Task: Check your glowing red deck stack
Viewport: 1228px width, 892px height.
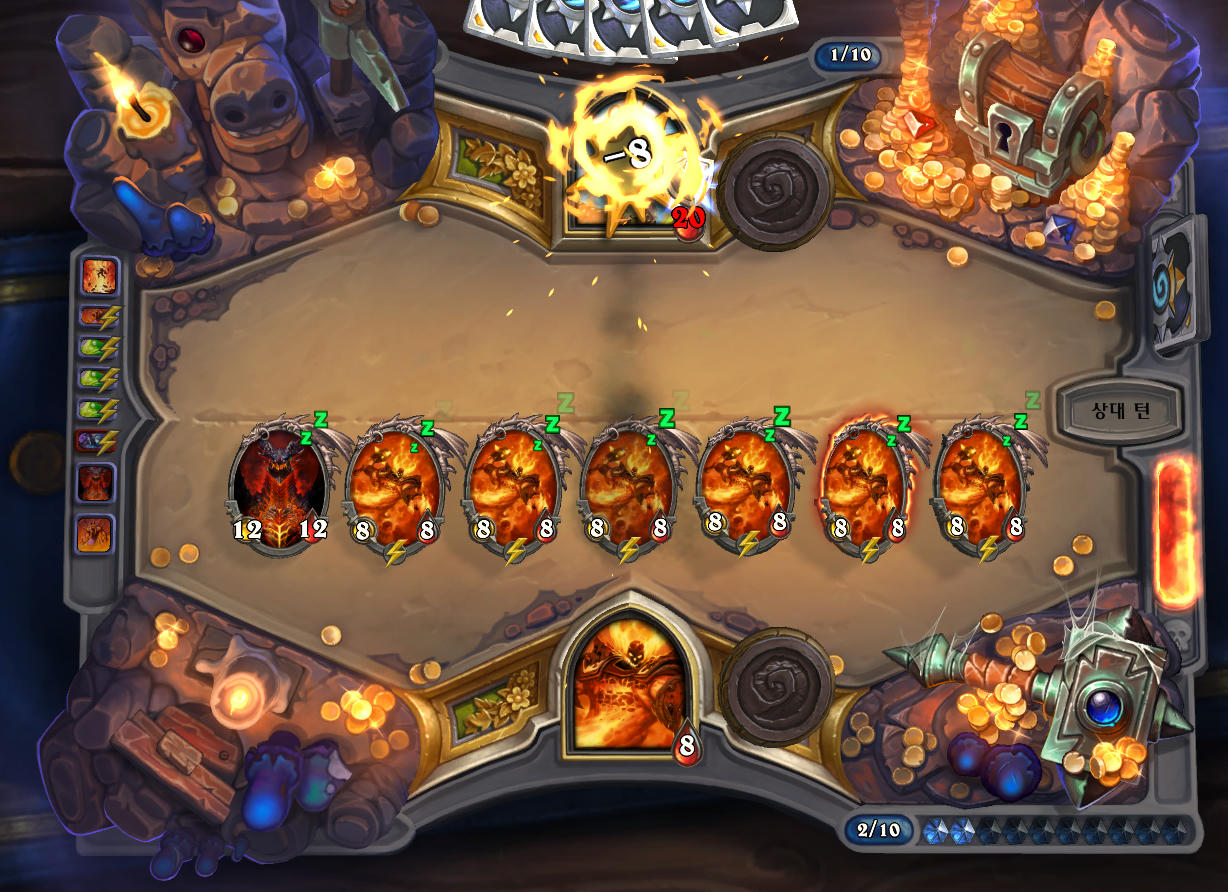Action: pos(1177,532)
